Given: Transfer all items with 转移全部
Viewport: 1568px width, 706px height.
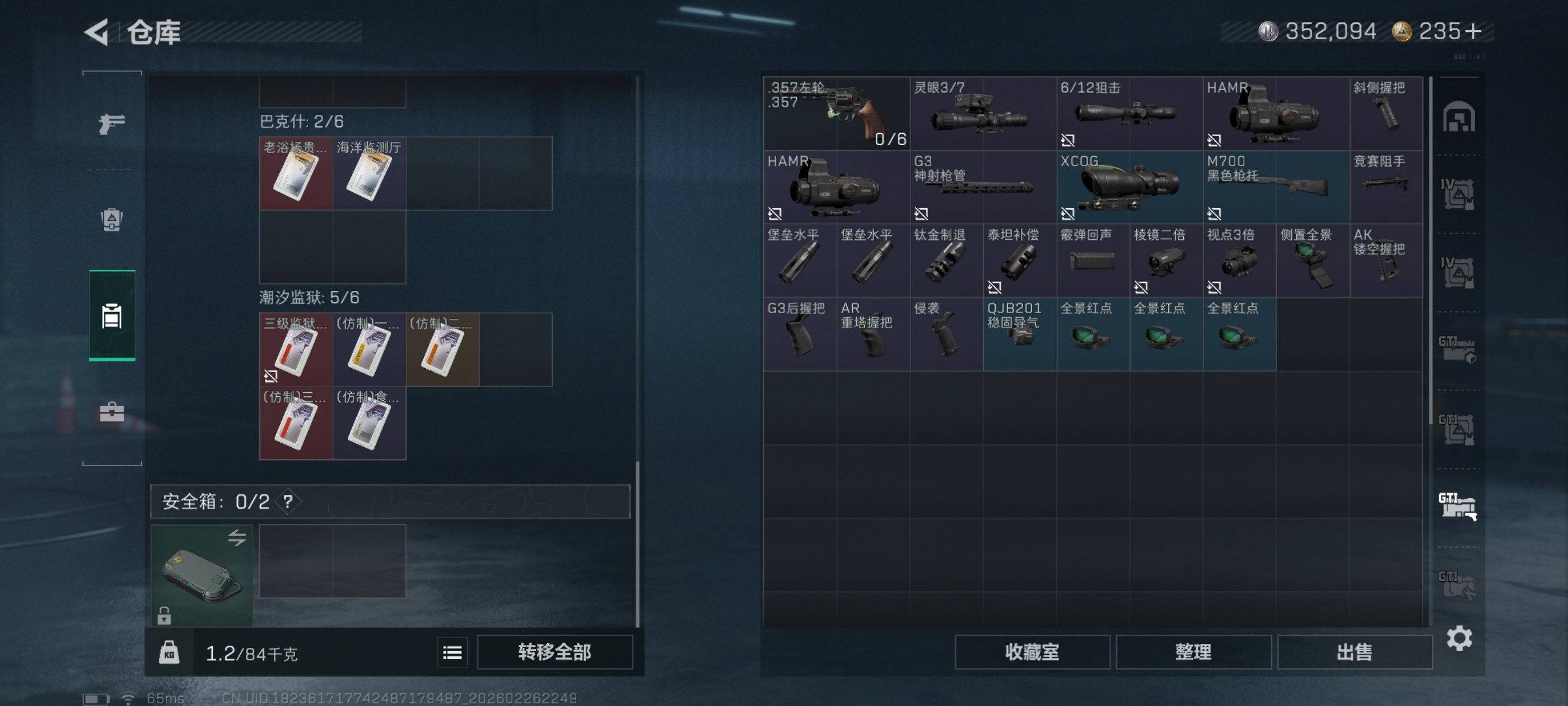Looking at the screenshot, I should (x=554, y=652).
